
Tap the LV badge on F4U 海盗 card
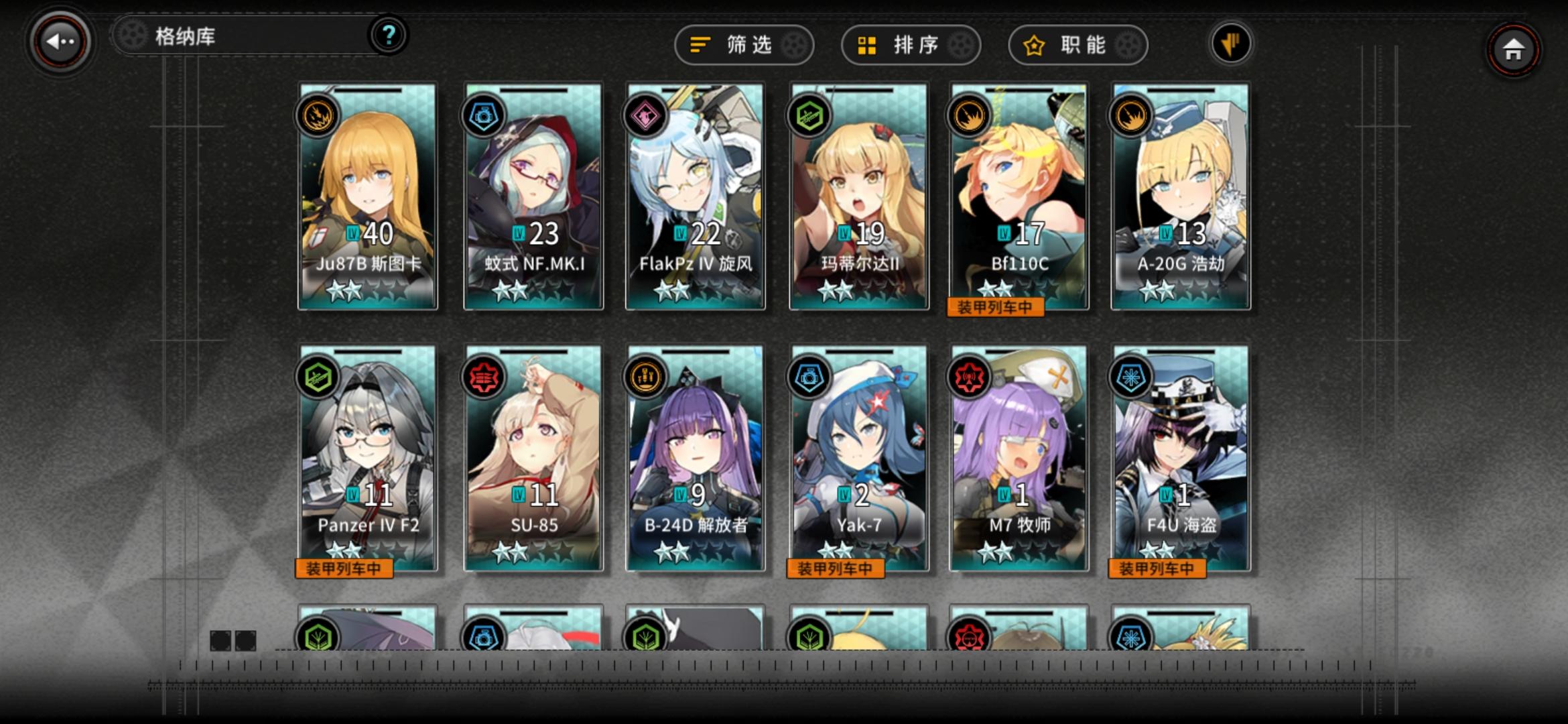[x=1166, y=495]
